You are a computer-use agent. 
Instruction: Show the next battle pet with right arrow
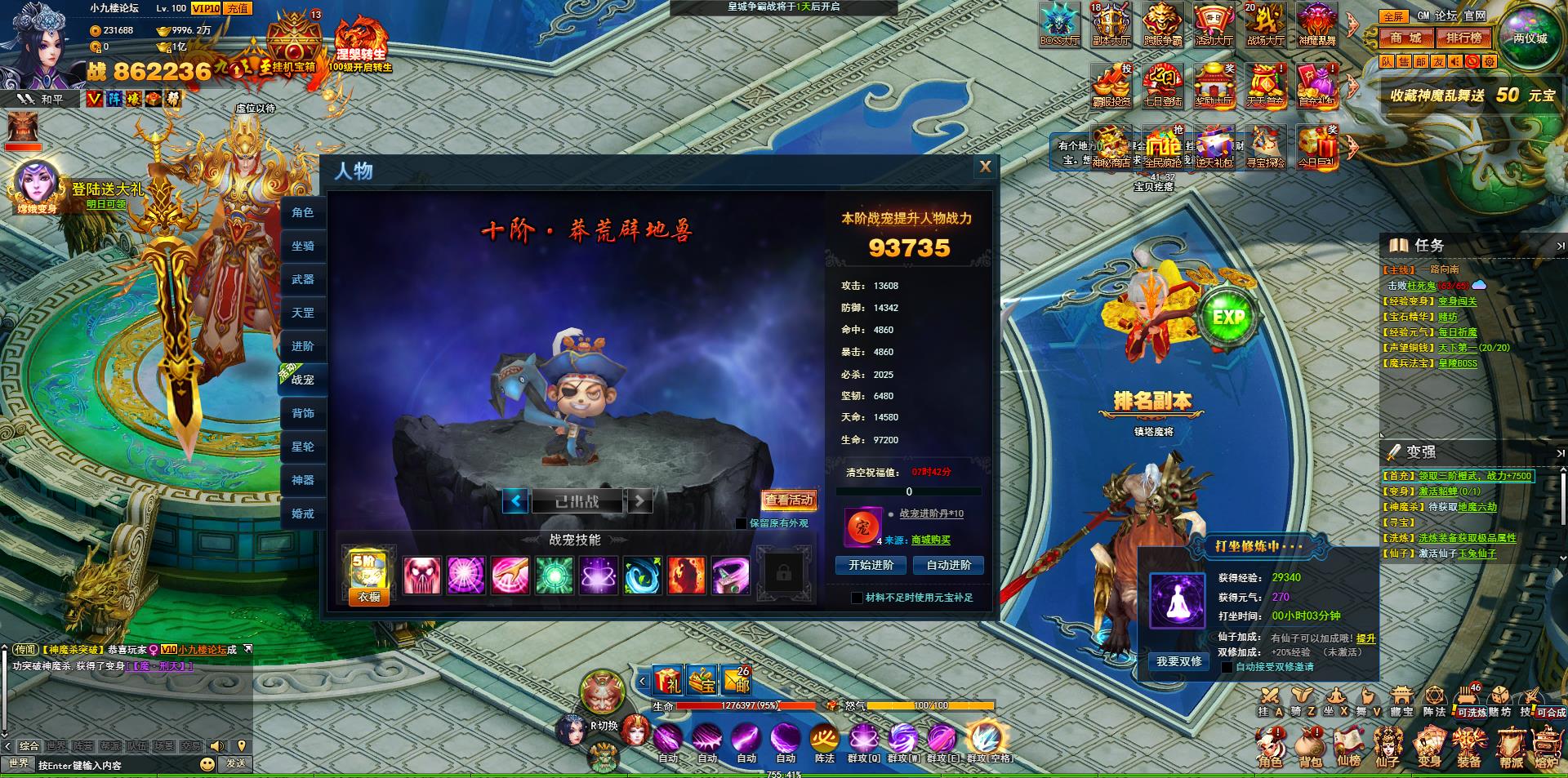pyautogui.click(x=639, y=500)
